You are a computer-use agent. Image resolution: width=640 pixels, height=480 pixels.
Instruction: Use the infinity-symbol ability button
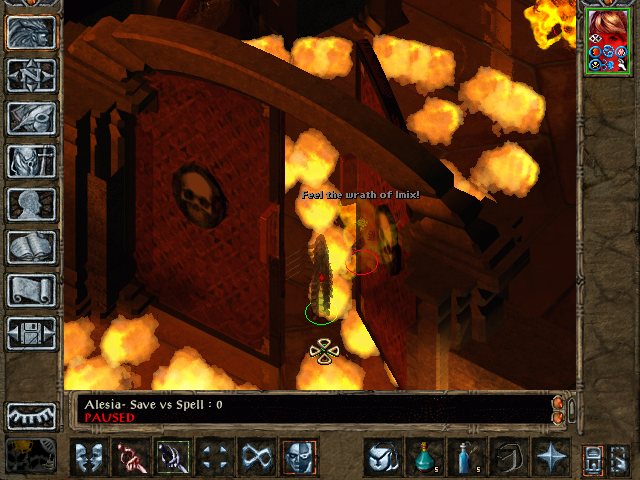pyautogui.click(x=257, y=456)
